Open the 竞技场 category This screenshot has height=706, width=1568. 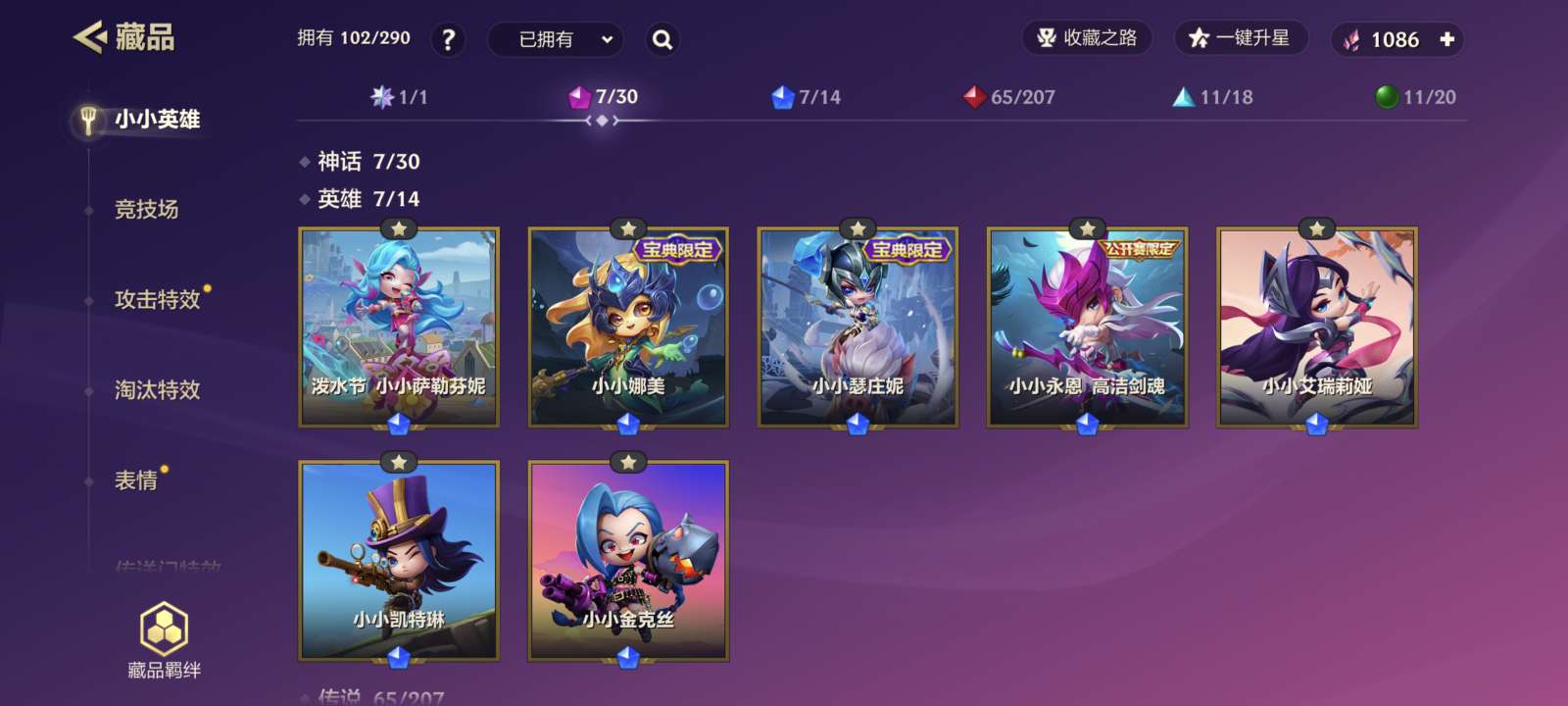click(146, 209)
